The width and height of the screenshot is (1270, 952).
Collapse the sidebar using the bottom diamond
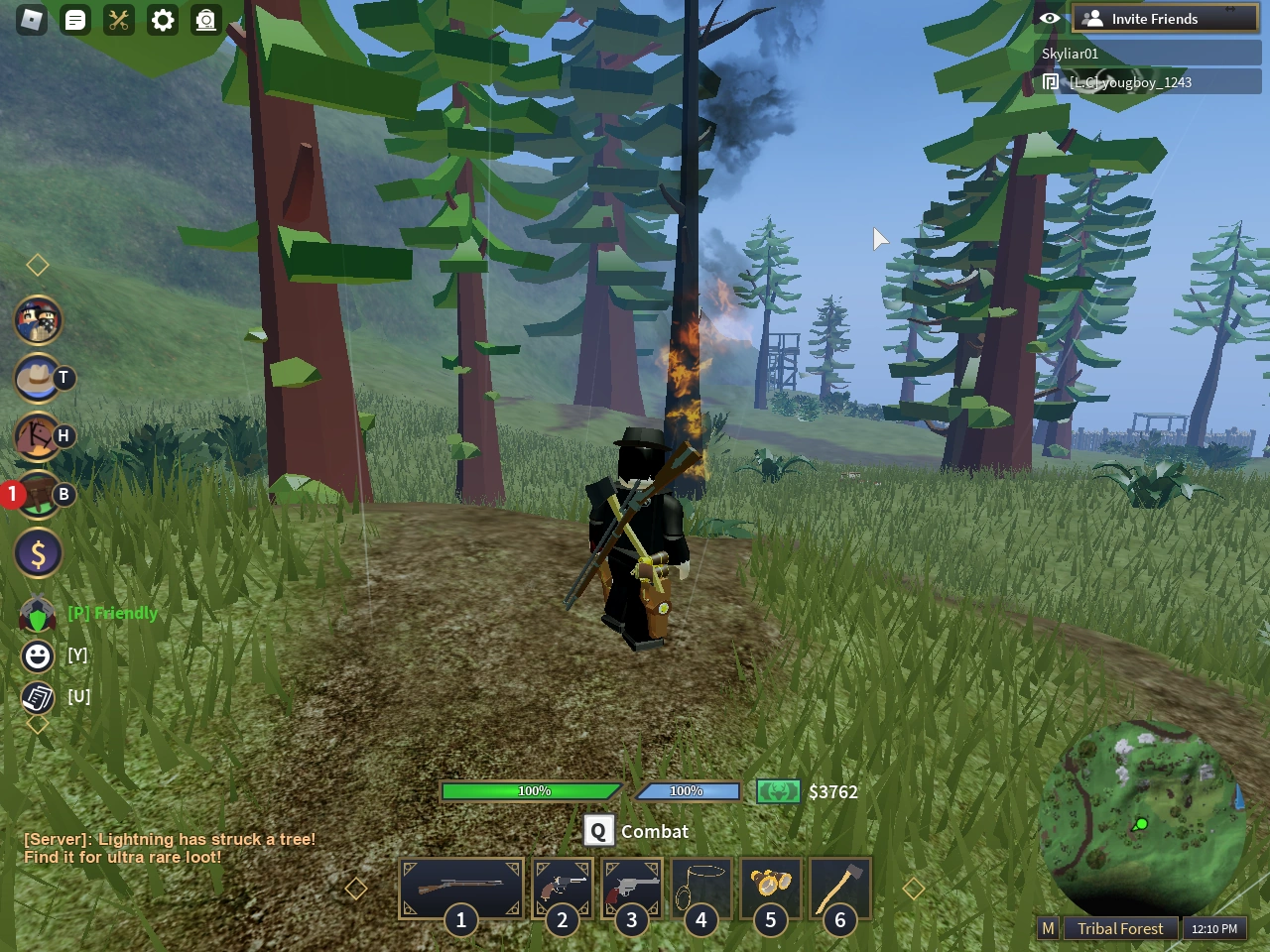(x=38, y=724)
